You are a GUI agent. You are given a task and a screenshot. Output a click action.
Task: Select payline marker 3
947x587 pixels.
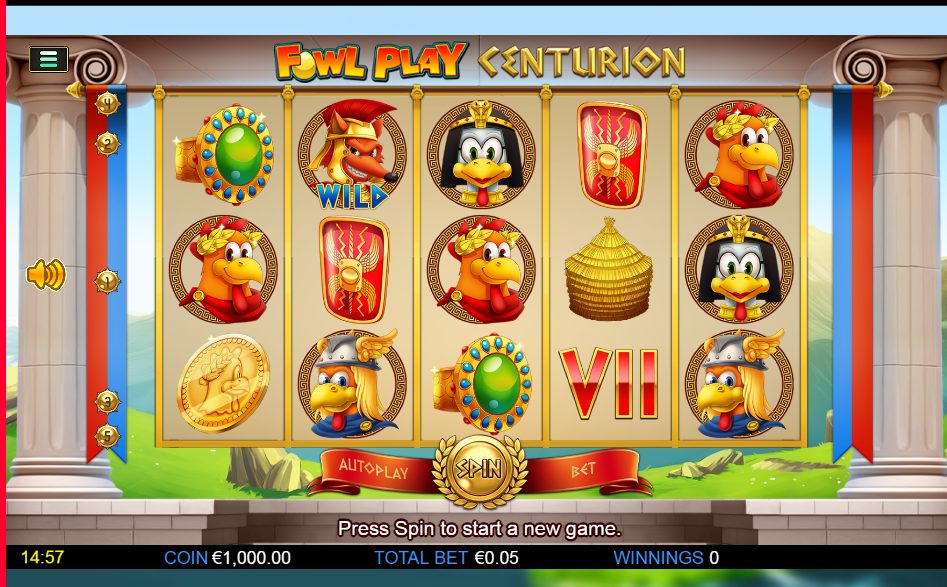(x=107, y=401)
